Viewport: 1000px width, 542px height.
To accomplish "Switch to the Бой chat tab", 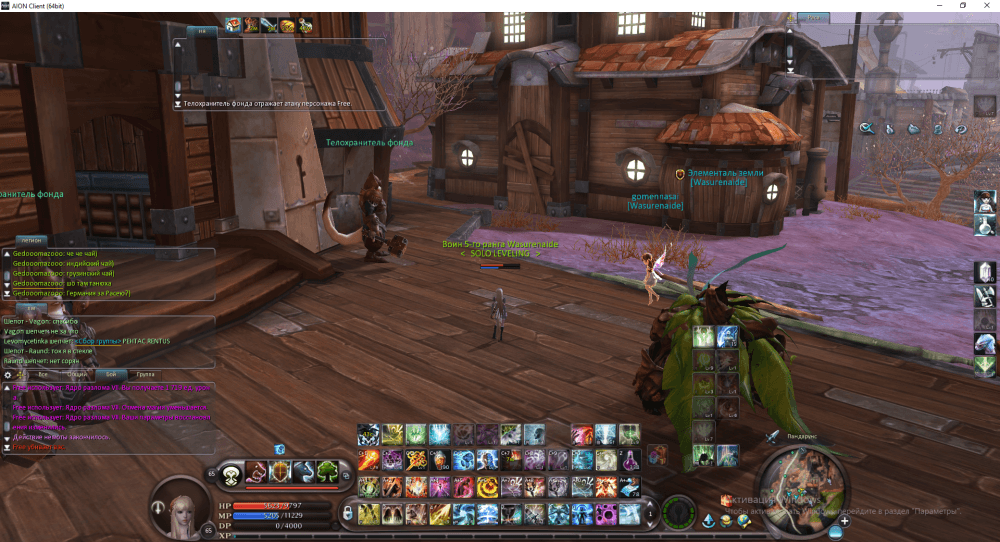I will coord(111,374).
